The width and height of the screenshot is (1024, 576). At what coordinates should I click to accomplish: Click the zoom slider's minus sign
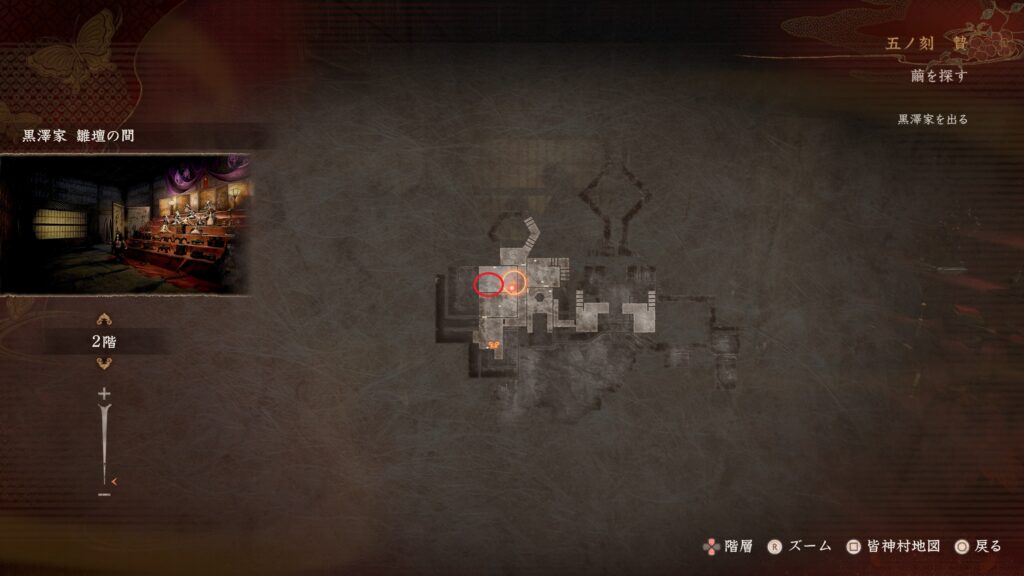[104, 493]
